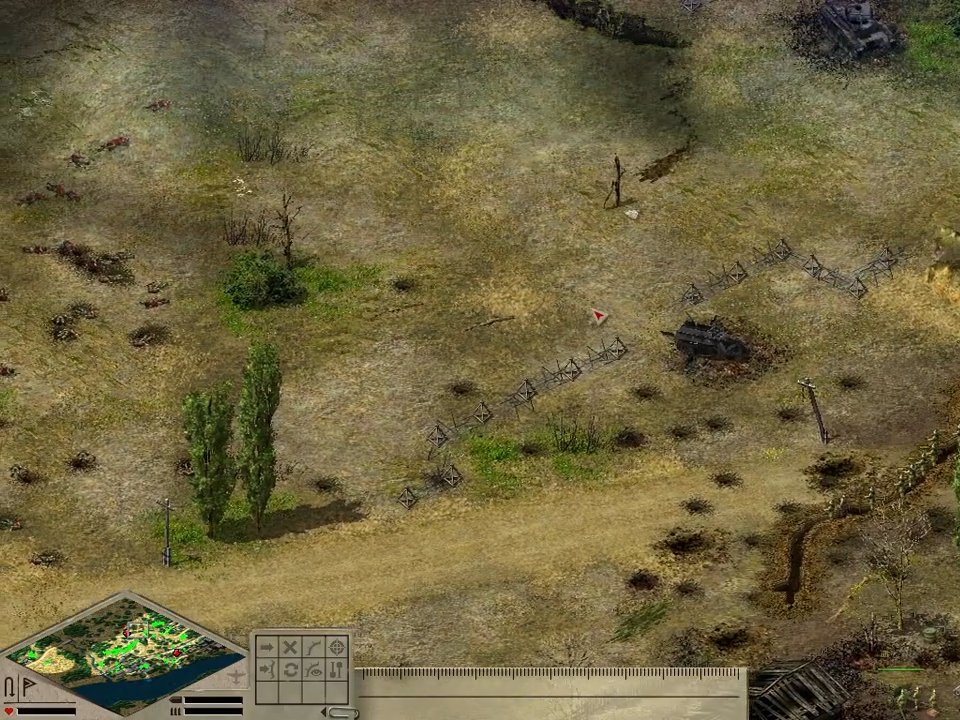Choose the arrow-into-bracket command
The height and width of the screenshot is (720, 960).
[x=267, y=670]
